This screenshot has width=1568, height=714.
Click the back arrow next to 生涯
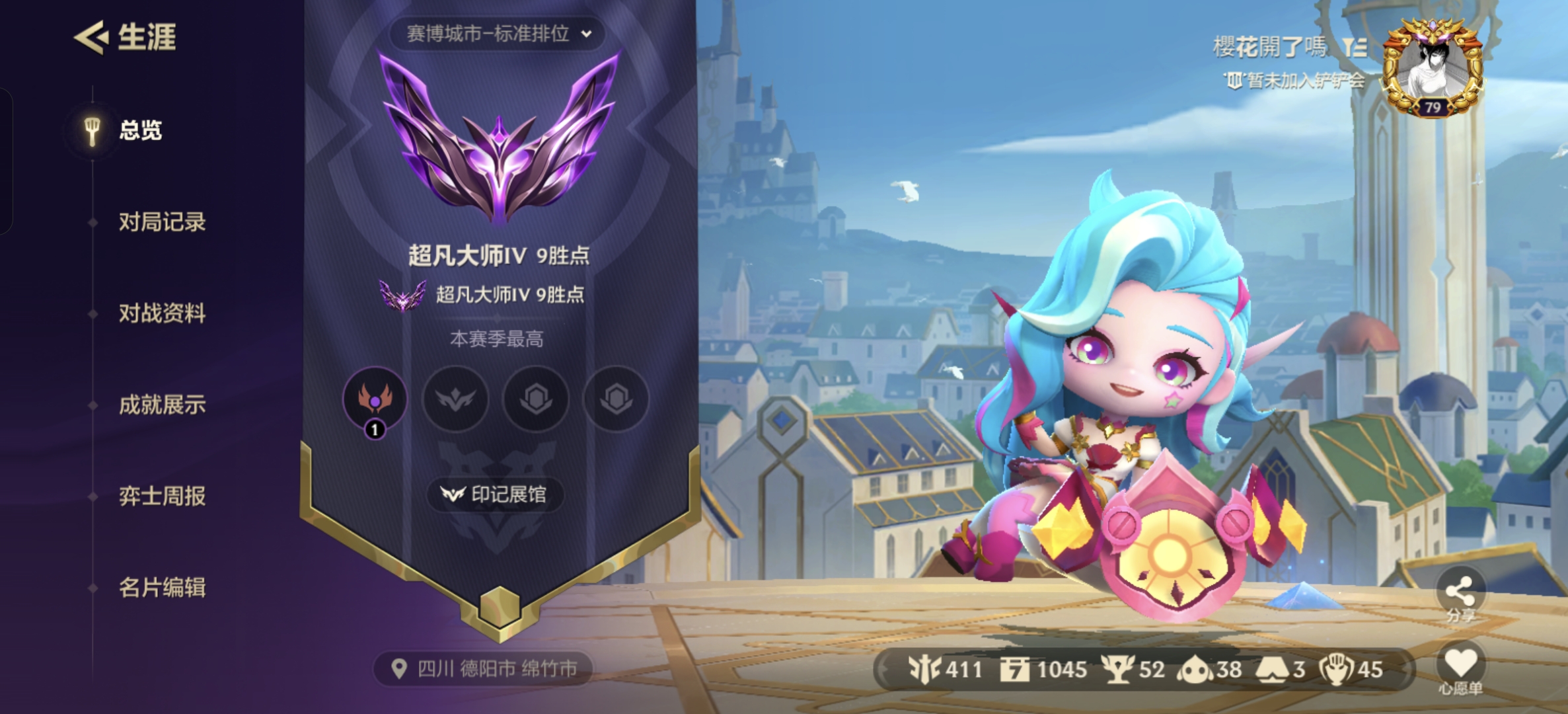tap(94, 38)
